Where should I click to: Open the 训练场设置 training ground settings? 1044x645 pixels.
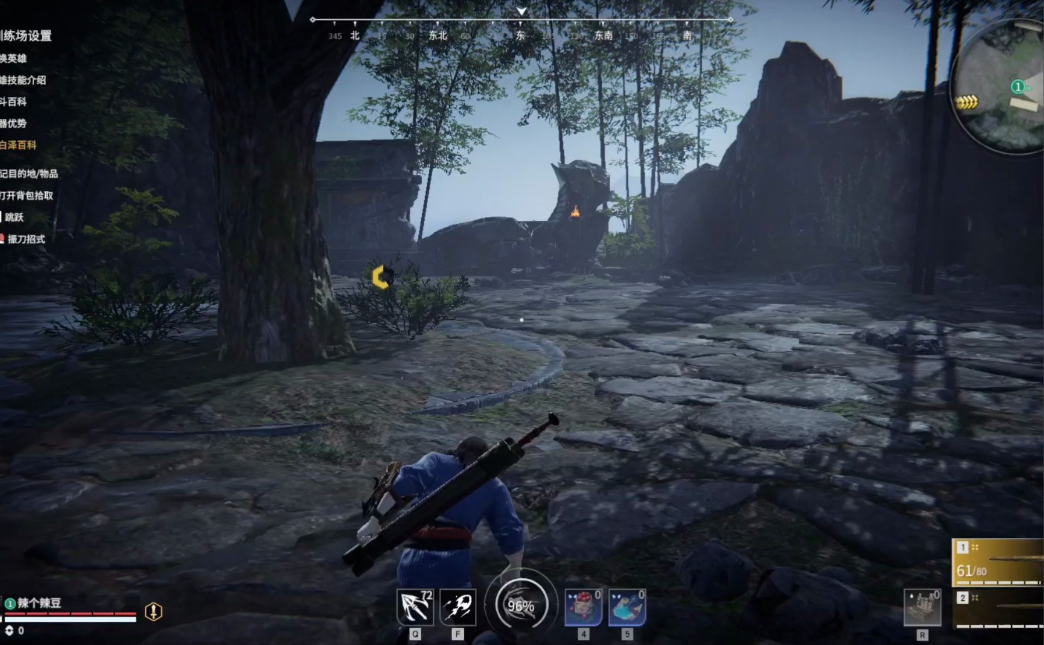click(26, 36)
